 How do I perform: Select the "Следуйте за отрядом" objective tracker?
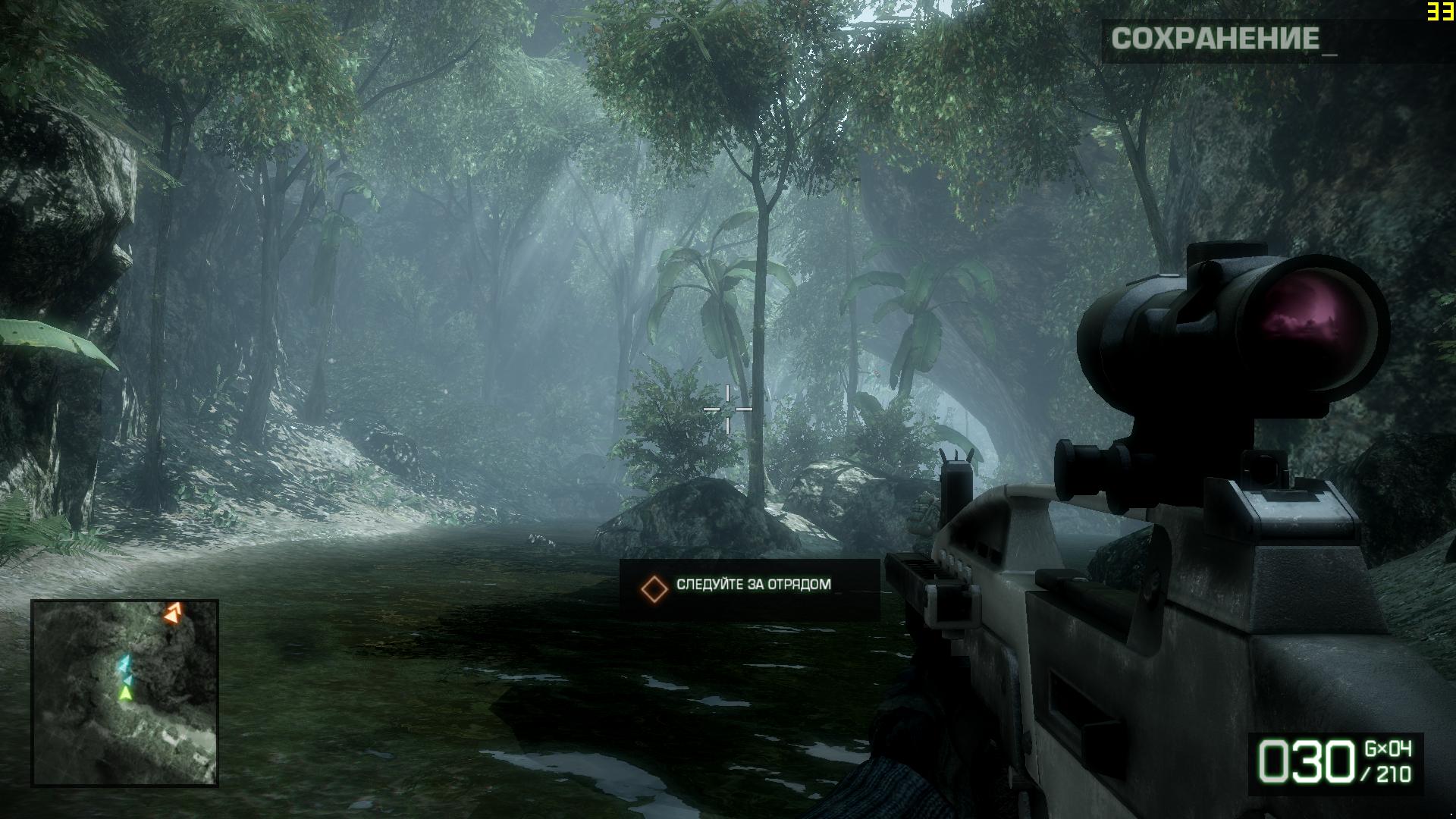tap(749, 588)
